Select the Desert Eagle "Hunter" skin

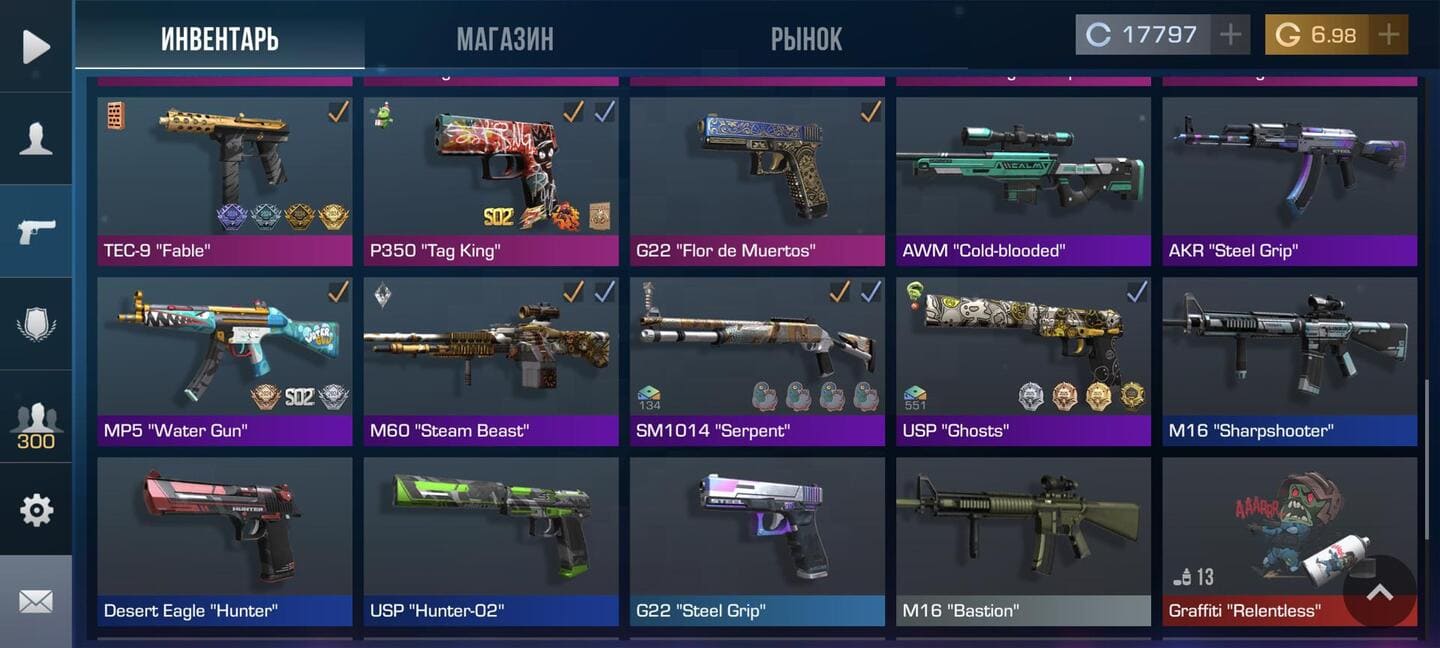[224, 540]
